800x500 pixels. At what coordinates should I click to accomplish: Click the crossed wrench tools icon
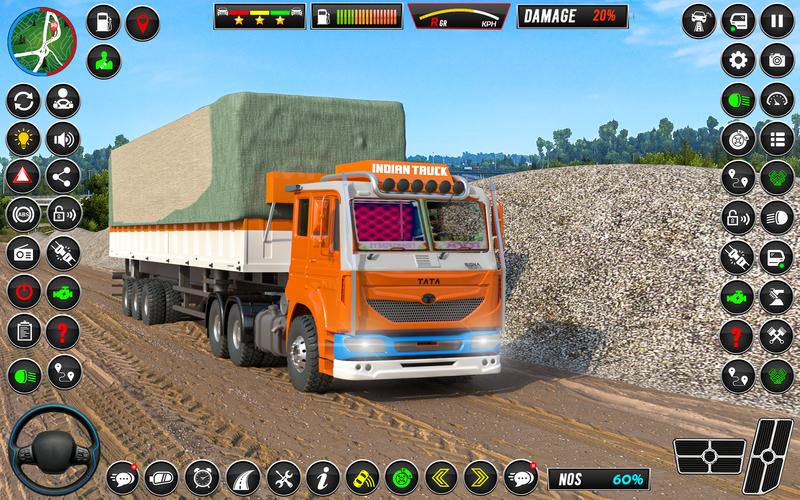pos(283,476)
